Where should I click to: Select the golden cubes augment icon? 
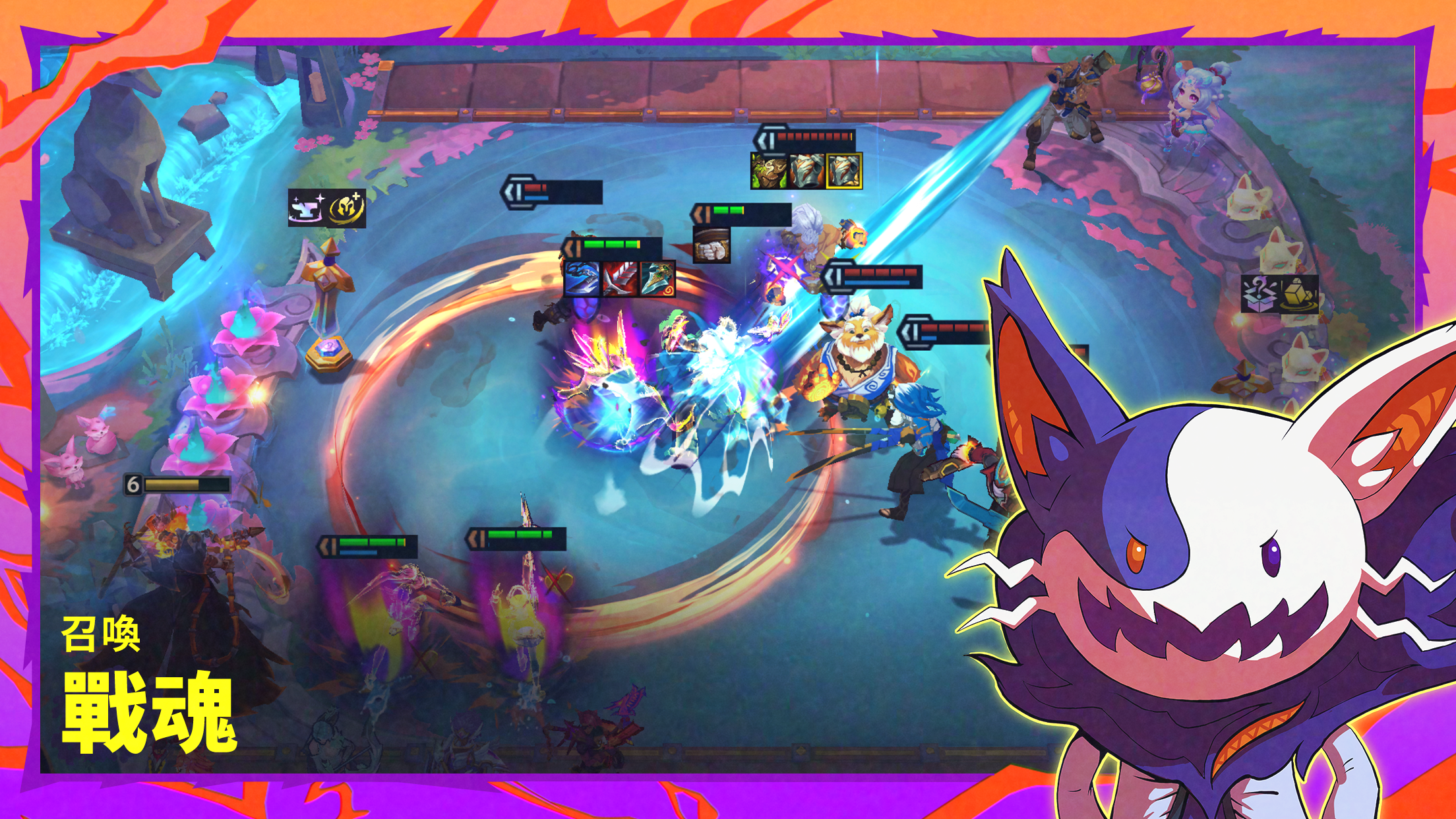click(x=1299, y=294)
